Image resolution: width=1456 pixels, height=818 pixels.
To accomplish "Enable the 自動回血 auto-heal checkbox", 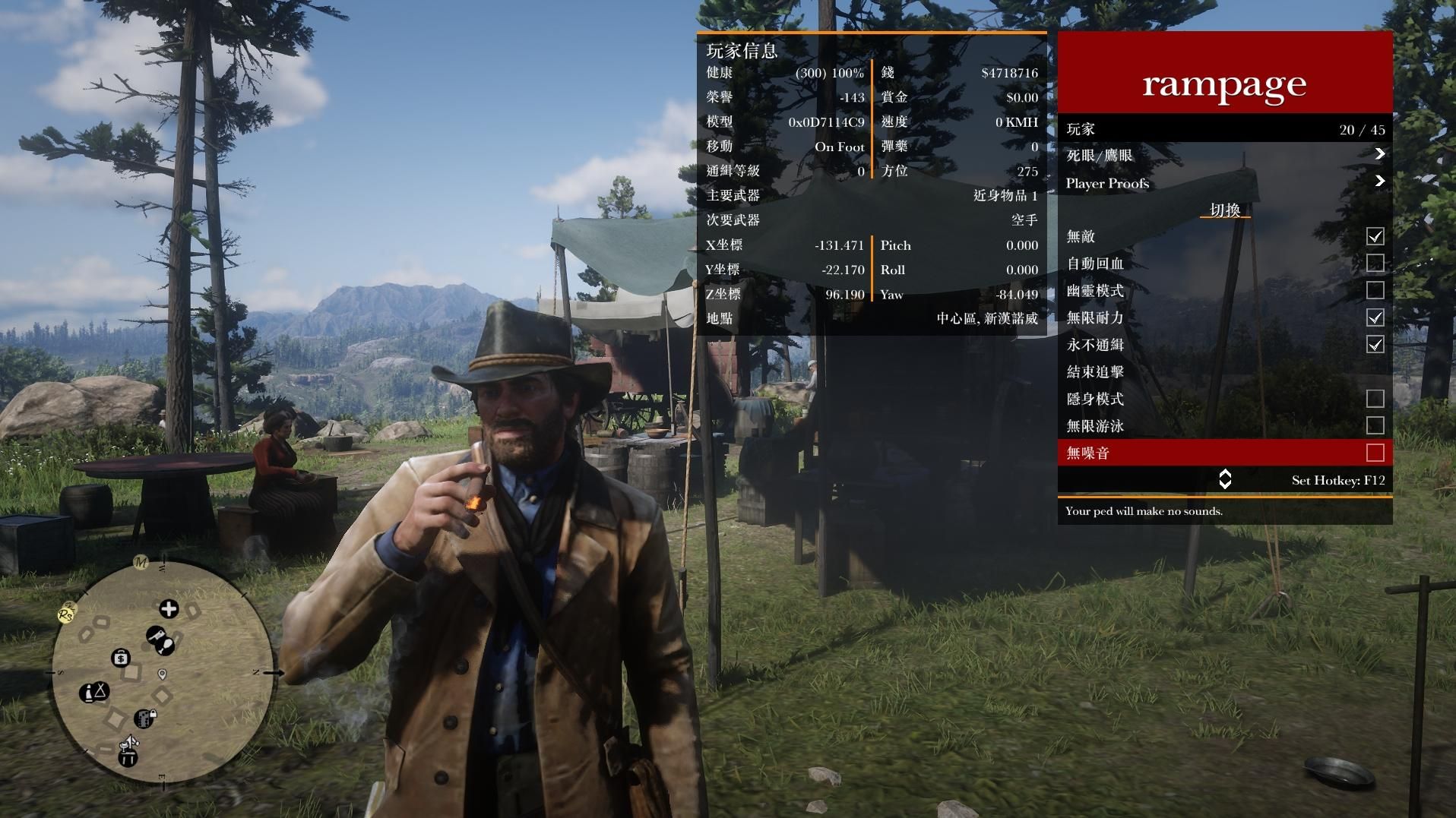I will click(1375, 264).
